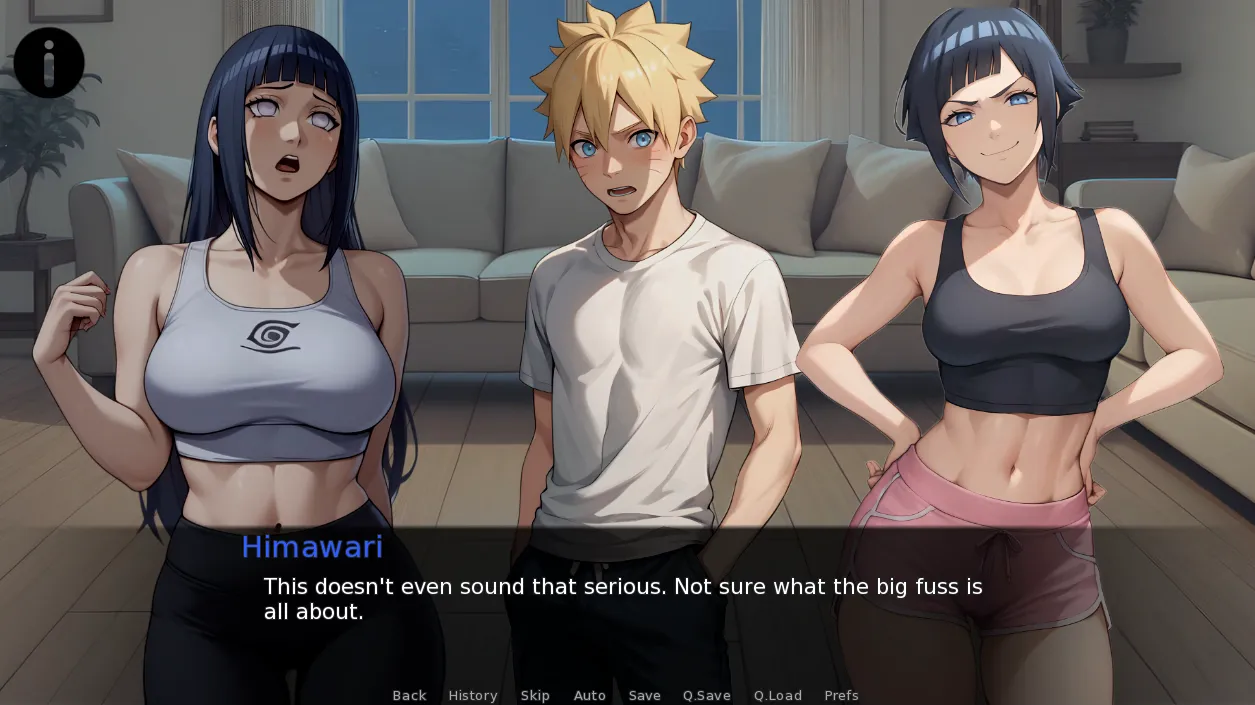Image resolution: width=1255 pixels, height=705 pixels.
Task: Open the Save game screen
Action: pyautogui.click(x=645, y=695)
